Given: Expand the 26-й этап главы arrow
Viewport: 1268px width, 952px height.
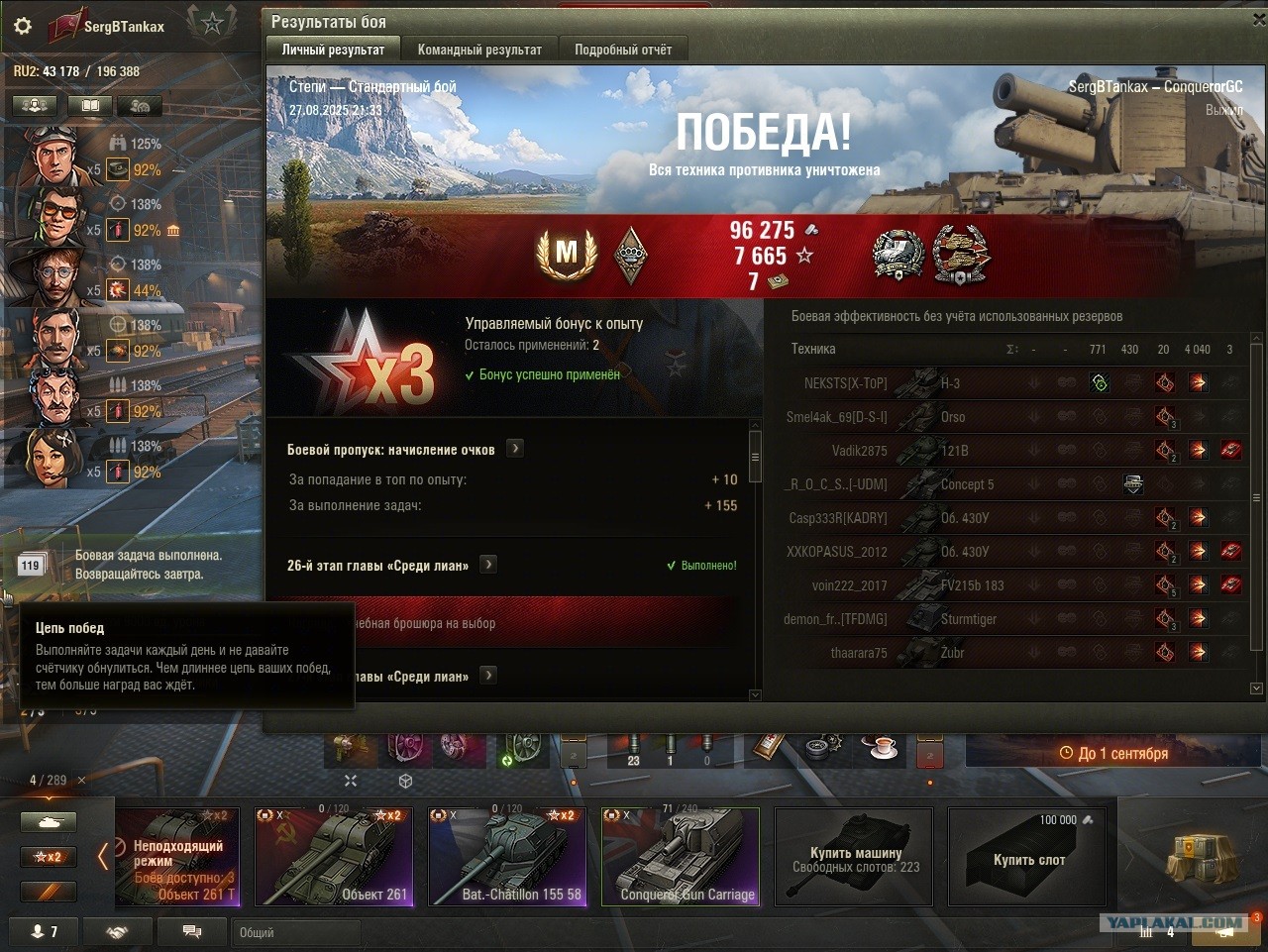Looking at the screenshot, I should coord(488,565).
